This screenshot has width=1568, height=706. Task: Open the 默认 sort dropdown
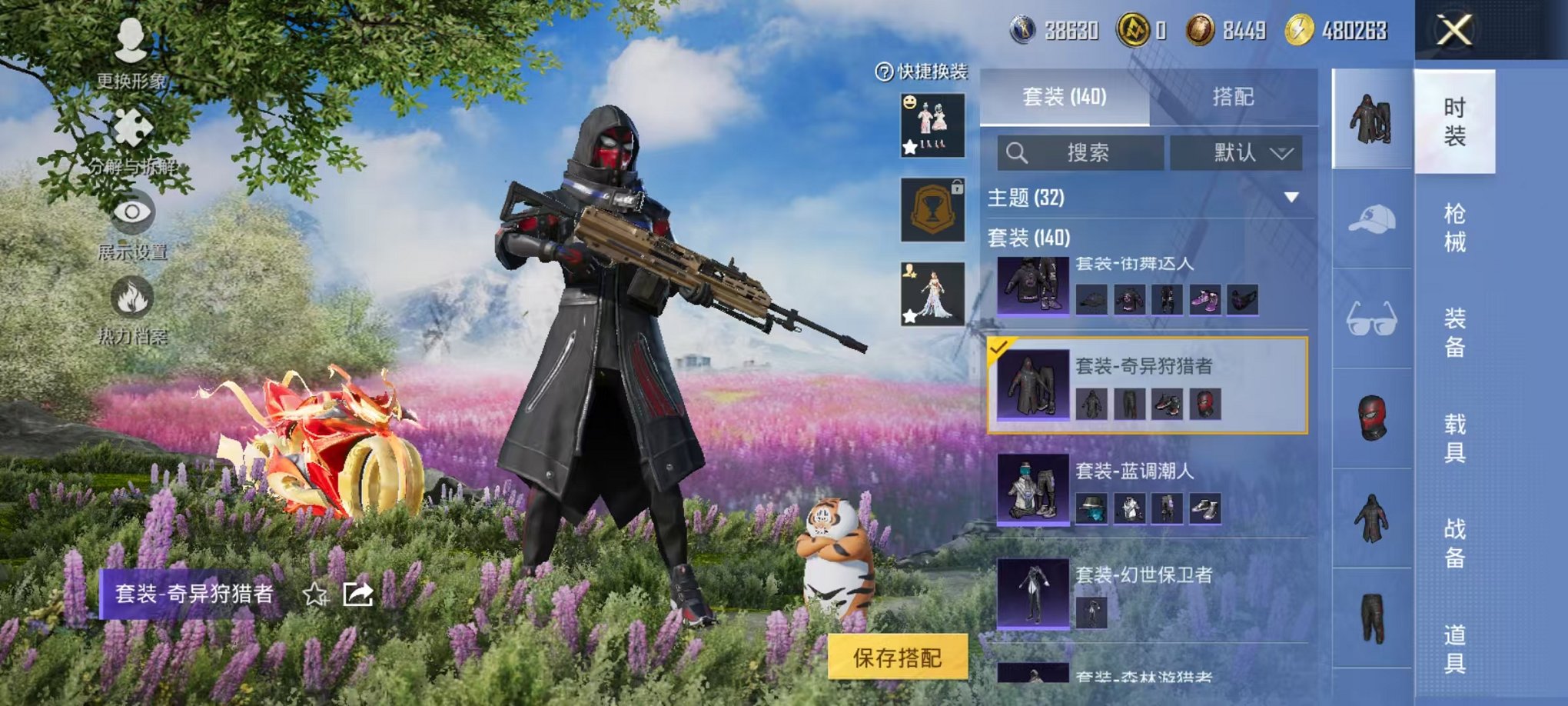click(x=1238, y=153)
